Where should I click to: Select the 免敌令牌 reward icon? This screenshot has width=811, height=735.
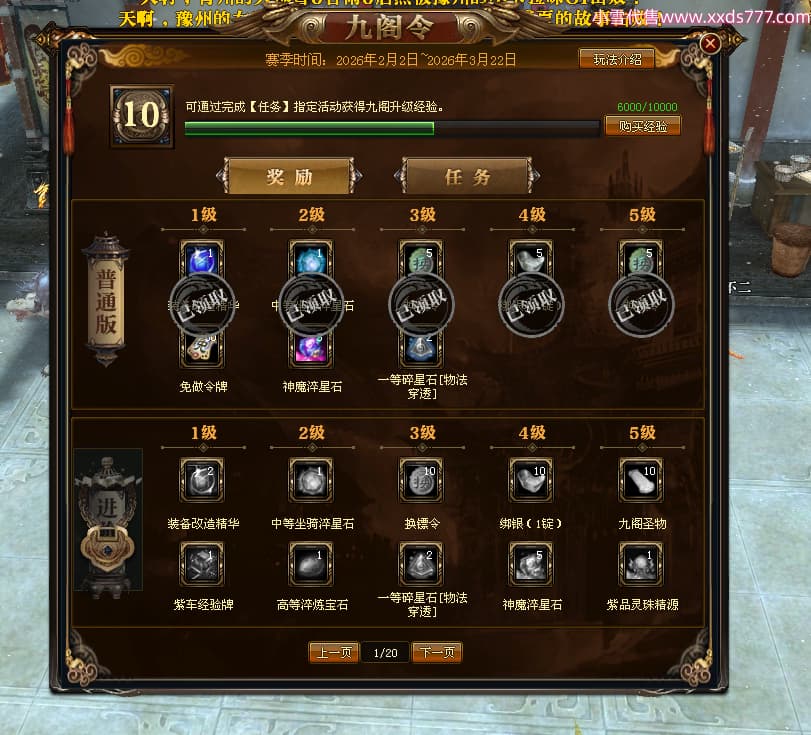201,348
